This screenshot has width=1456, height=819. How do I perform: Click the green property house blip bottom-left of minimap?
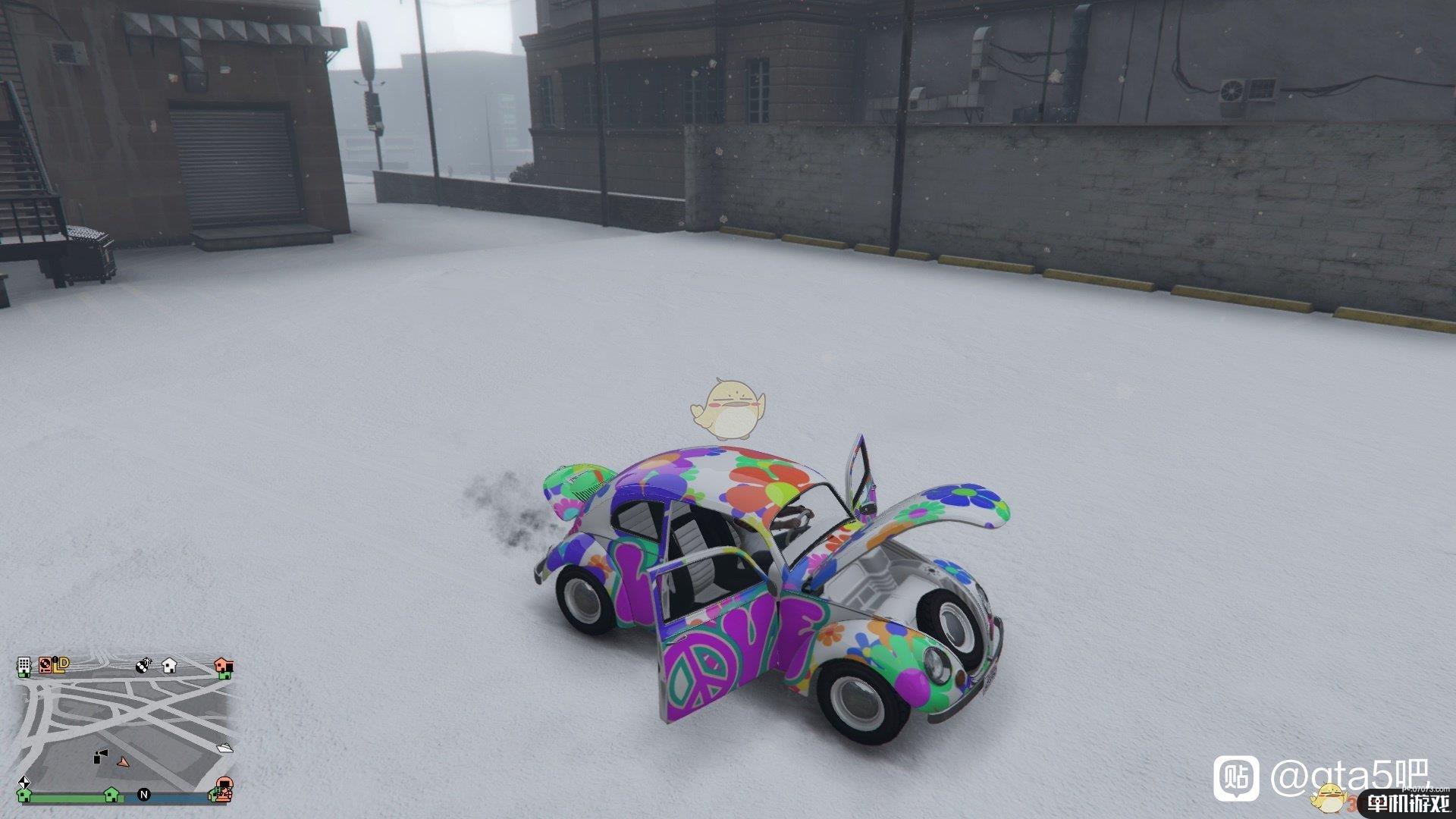point(25,796)
